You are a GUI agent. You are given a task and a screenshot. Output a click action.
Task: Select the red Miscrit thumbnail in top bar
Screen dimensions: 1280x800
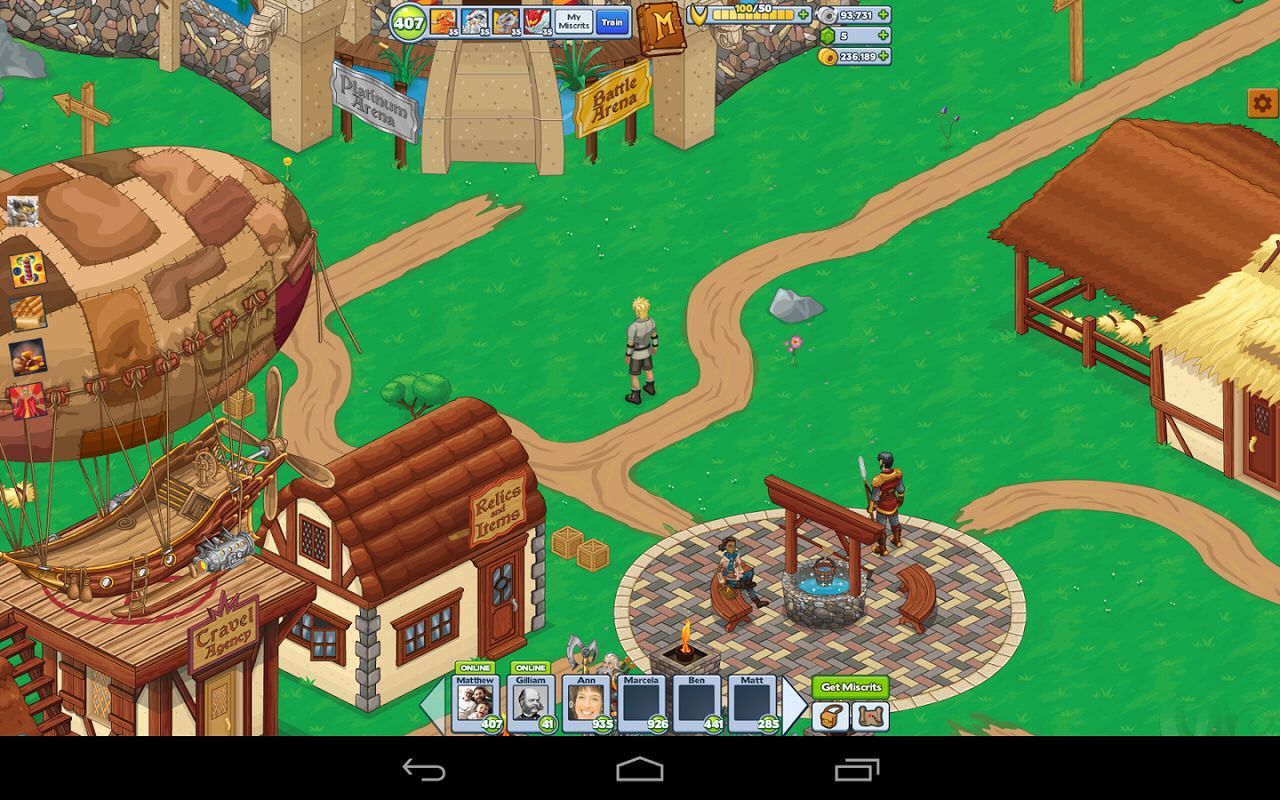coord(538,22)
